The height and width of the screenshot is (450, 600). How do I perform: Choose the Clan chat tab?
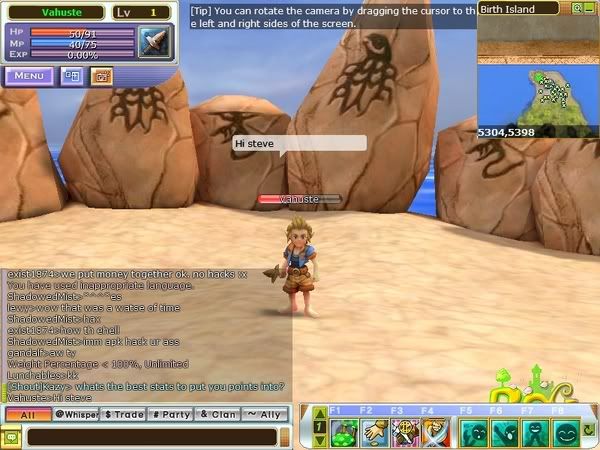coord(218,414)
